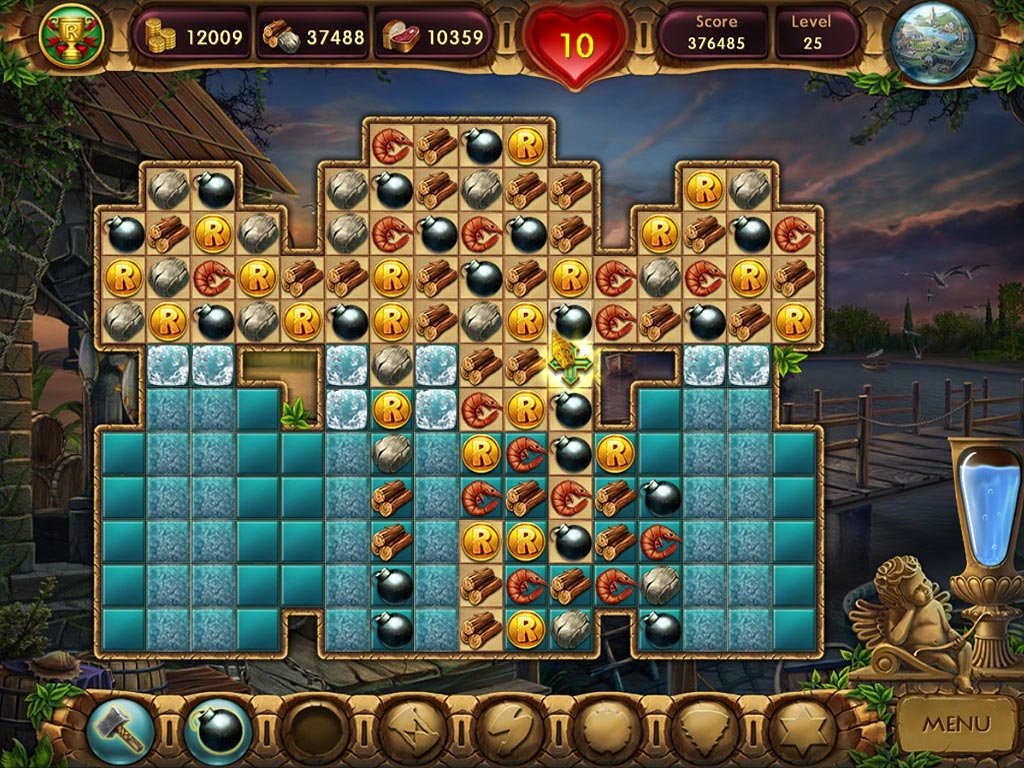Viewport: 1024px width, 768px height.
Task: Activate the bomb power-up
Action: 218,730
